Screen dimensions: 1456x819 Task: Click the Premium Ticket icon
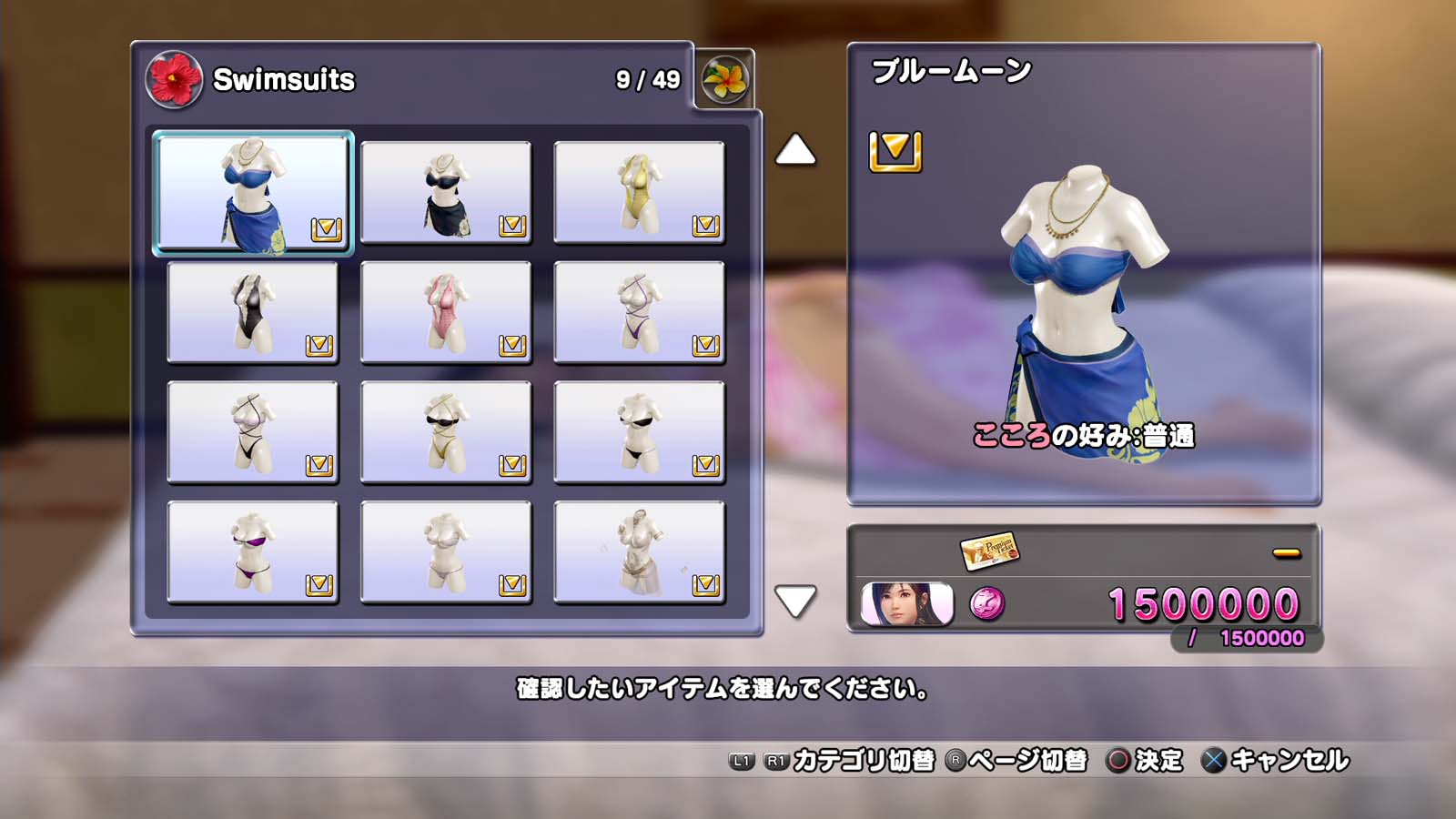point(989,551)
